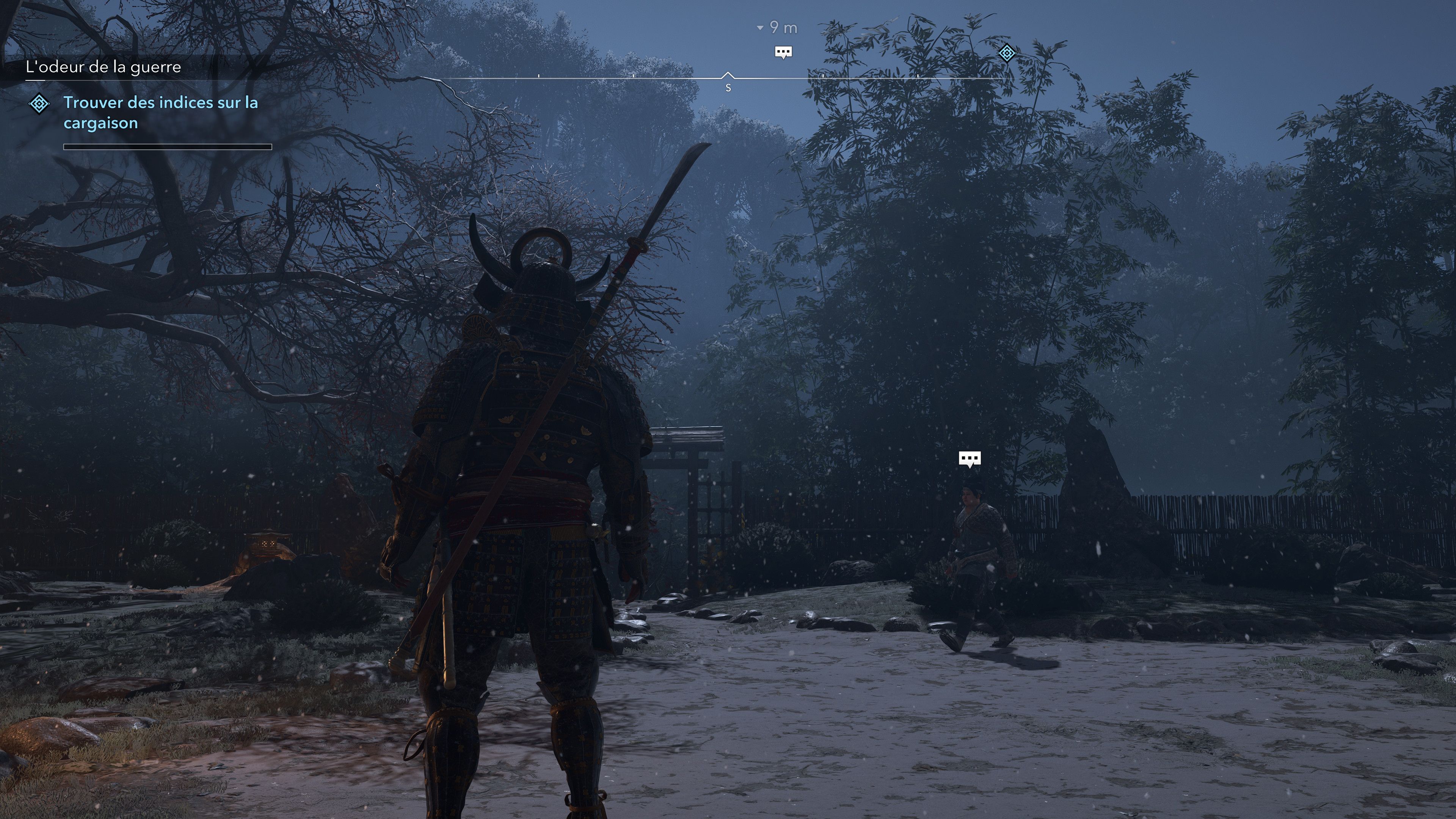Expand the downward arrow beside the 9 m label

click(x=759, y=28)
